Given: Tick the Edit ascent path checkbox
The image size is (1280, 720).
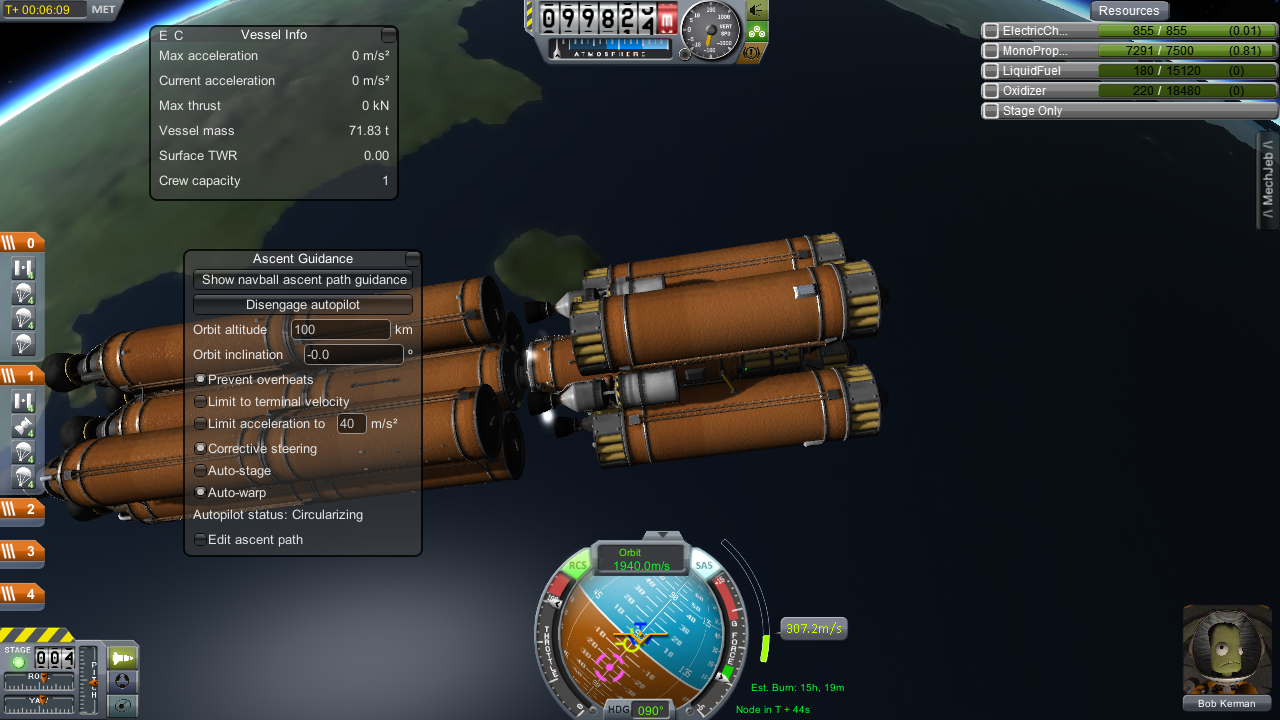Looking at the screenshot, I should [200, 540].
